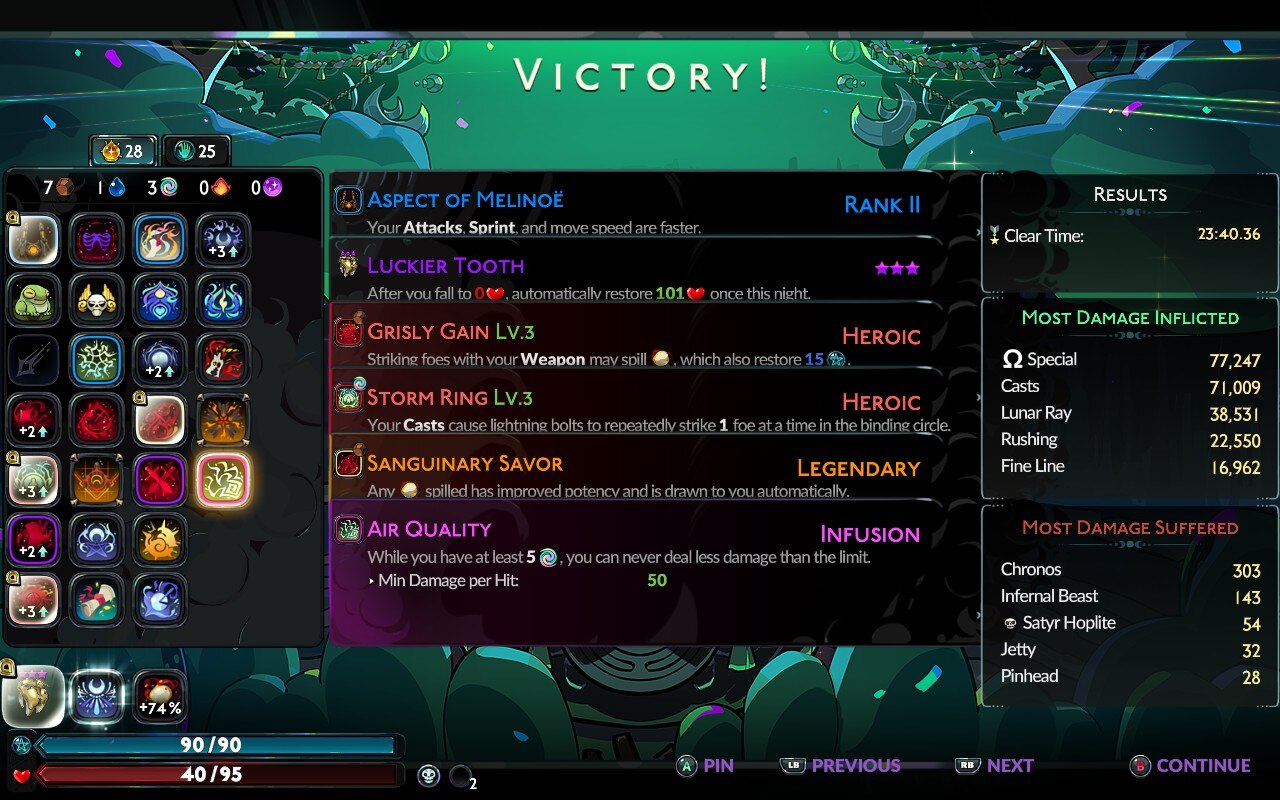Click the dark sword weapon icon in grid
Viewport: 1280px width, 800px height.
(x=34, y=359)
